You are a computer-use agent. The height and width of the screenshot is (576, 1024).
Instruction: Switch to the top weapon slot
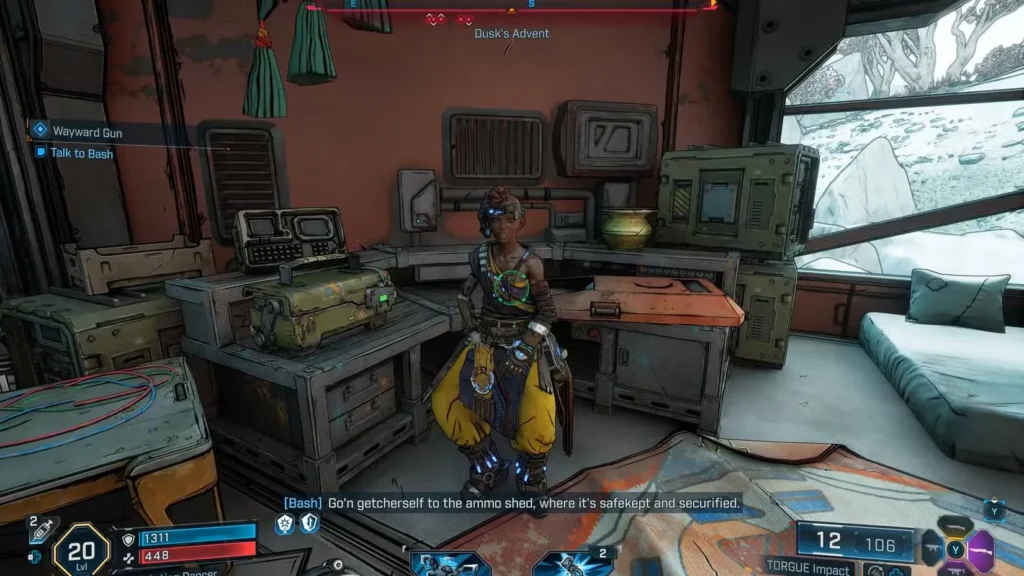click(955, 526)
